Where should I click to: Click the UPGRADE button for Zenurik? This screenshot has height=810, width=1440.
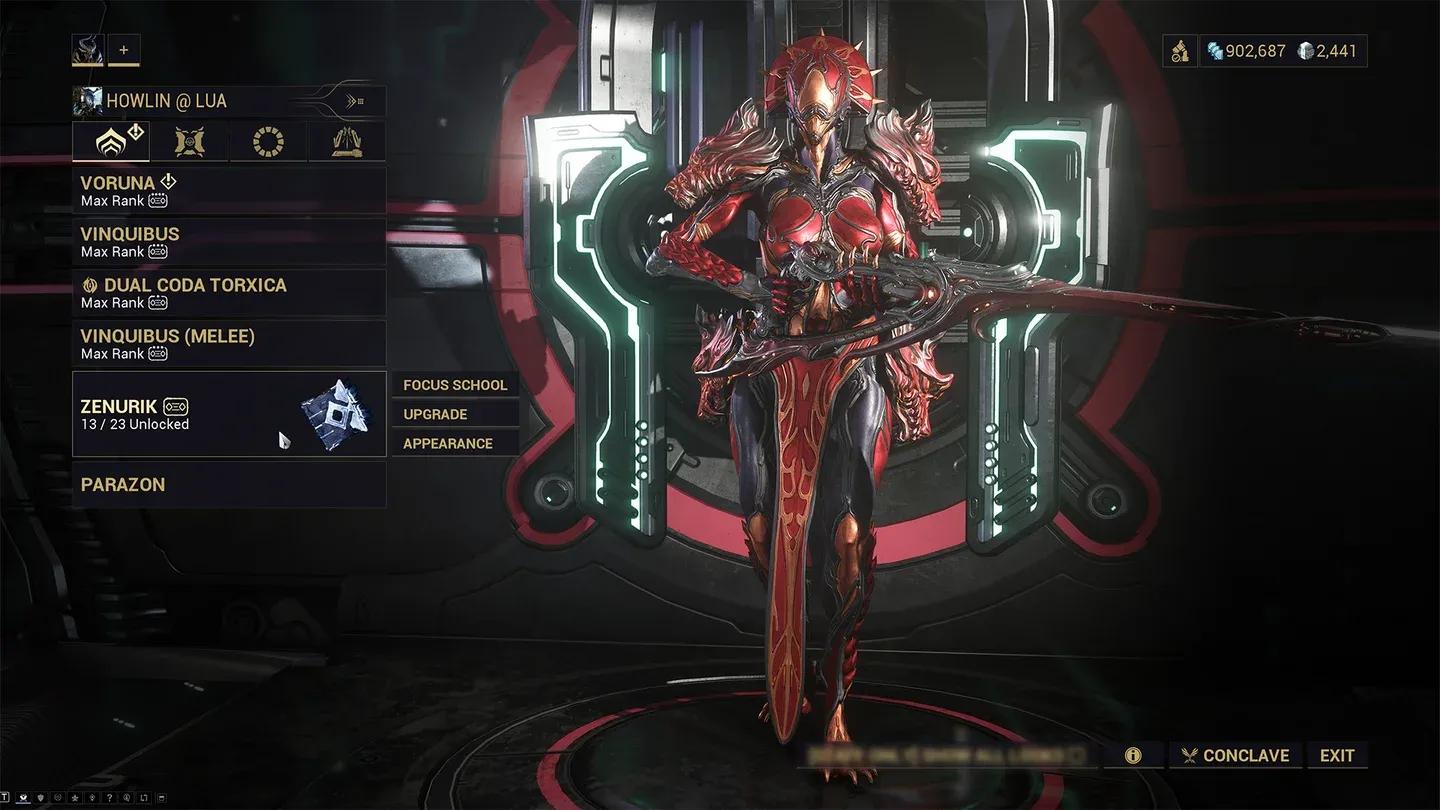433,413
